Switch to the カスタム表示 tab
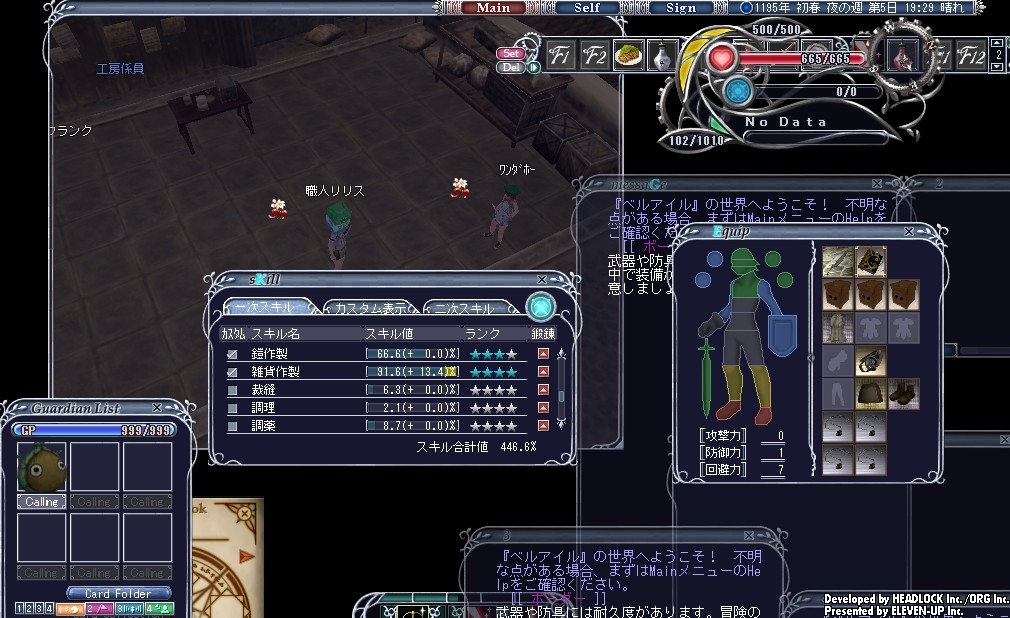 (x=370, y=308)
